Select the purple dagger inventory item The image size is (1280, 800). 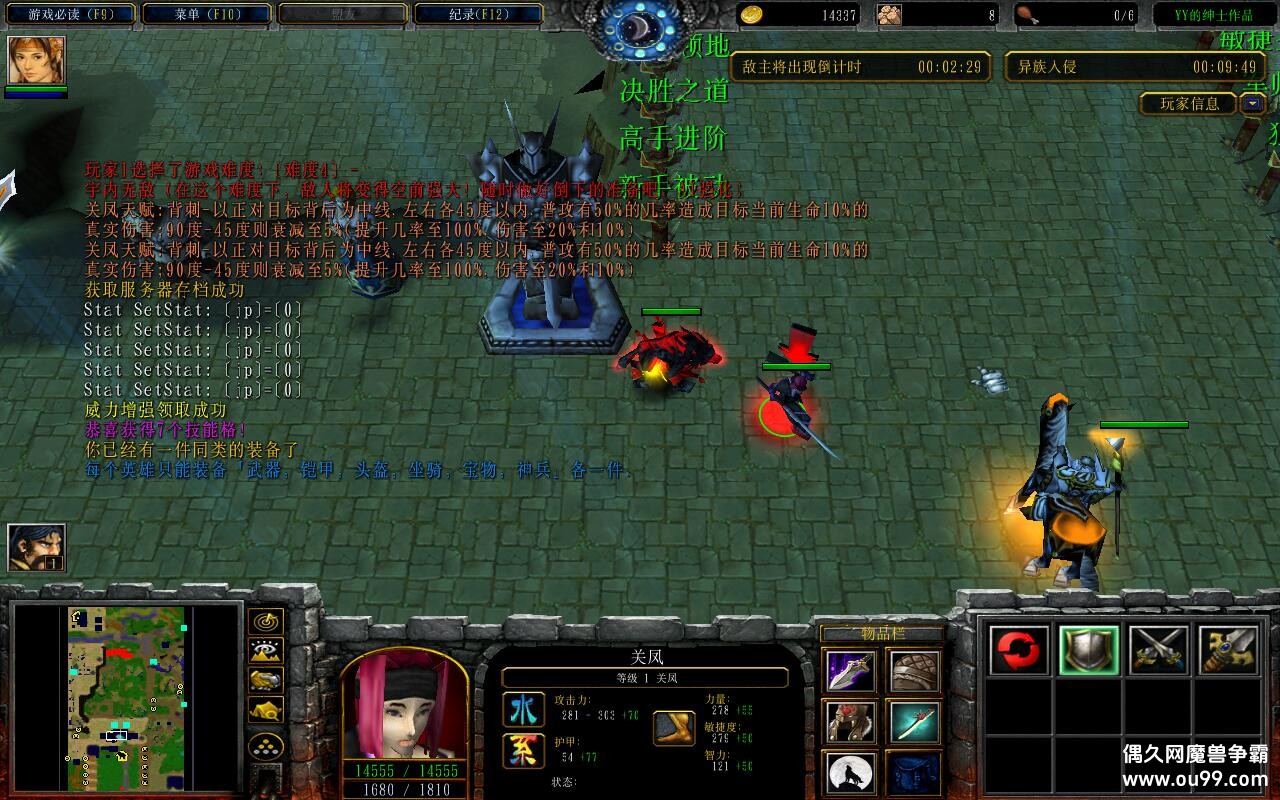pos(851,671)
